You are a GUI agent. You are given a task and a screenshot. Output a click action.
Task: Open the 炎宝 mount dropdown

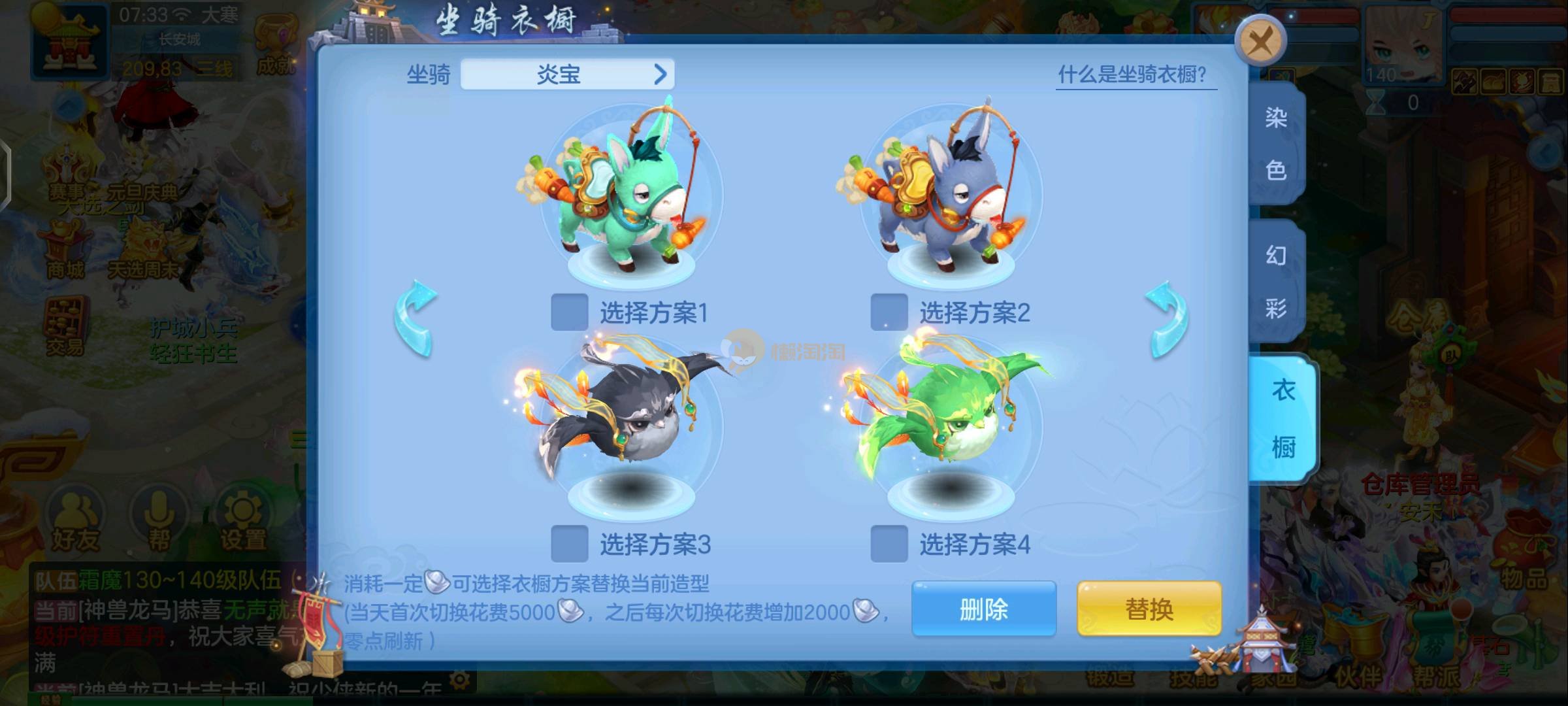pos(567,75)
